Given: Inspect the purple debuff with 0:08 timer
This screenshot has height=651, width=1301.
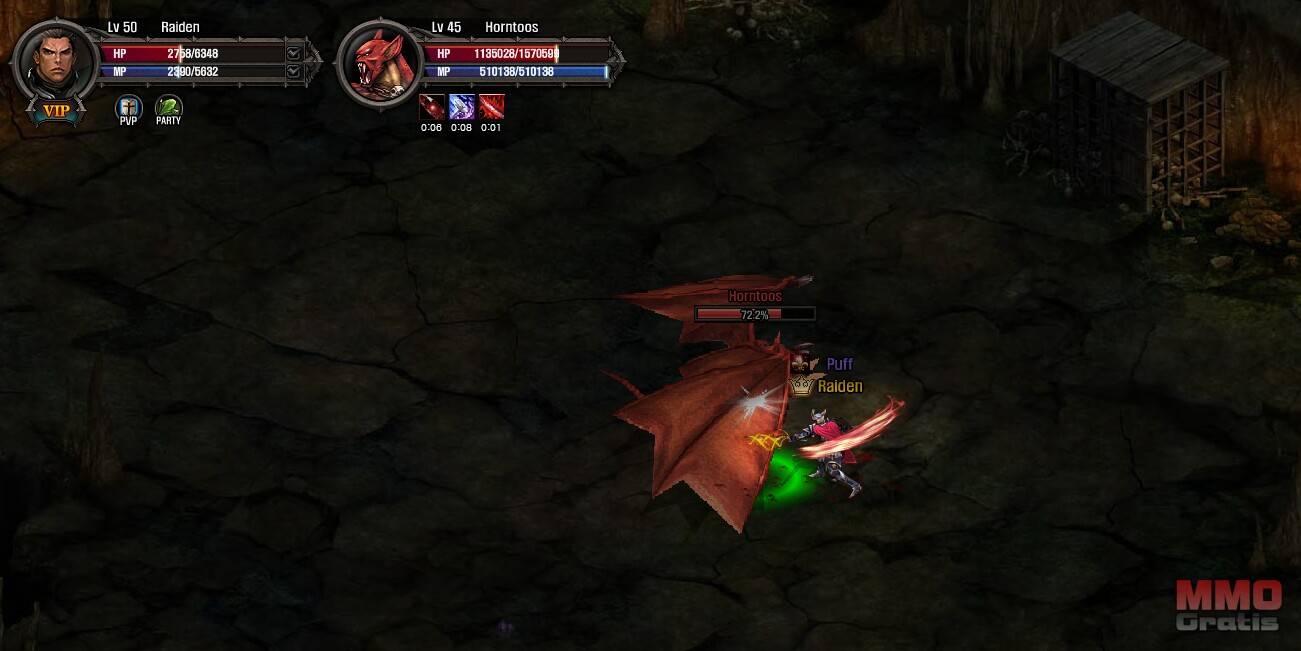Looking at the screenshot, I should (x=461, y=107).
